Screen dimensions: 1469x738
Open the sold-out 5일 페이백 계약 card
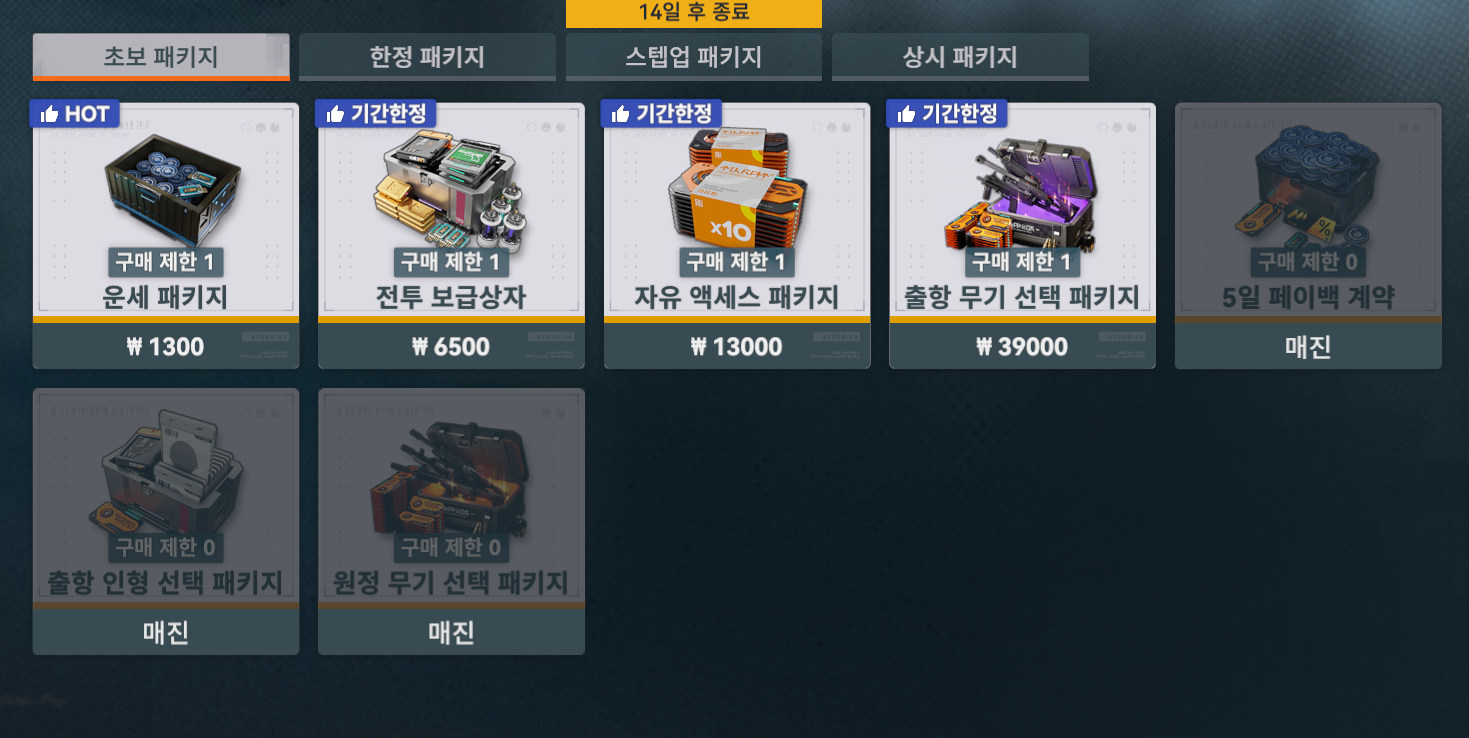point(1307,235)
